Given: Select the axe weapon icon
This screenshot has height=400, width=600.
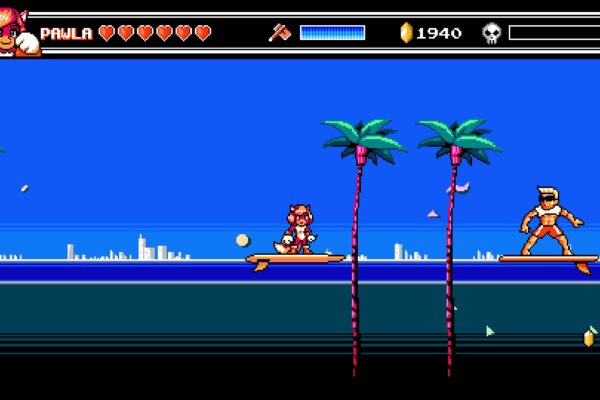Looking at the screenshot, I should click(279, 33).
